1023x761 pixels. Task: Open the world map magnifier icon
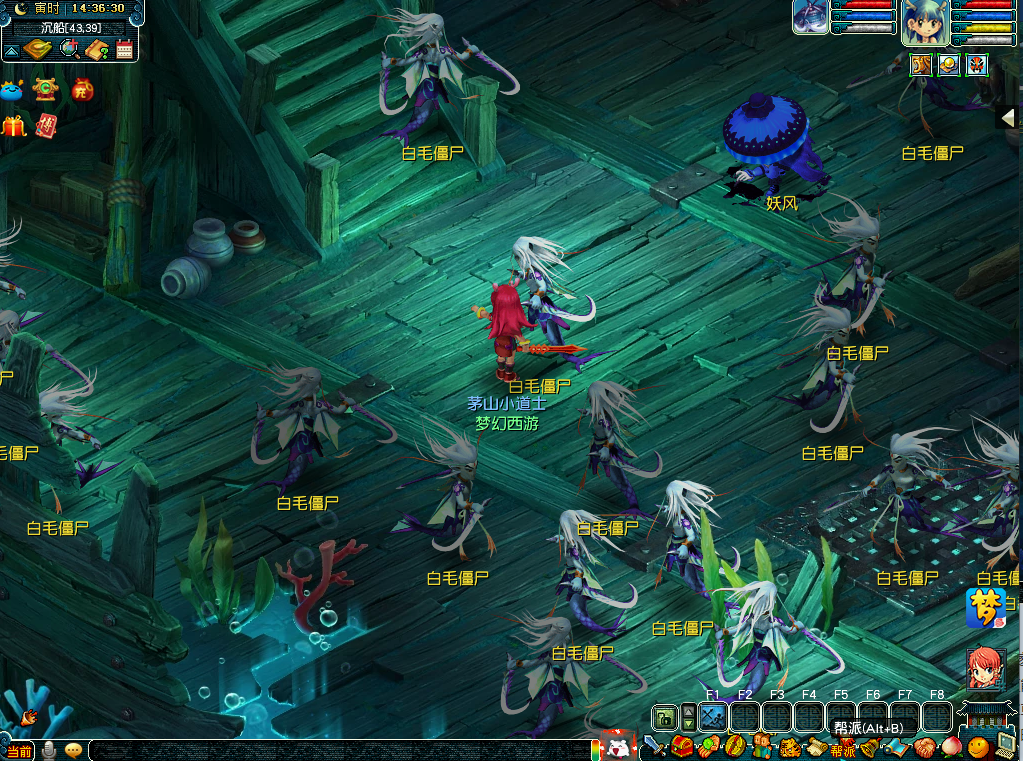[69, 49]
